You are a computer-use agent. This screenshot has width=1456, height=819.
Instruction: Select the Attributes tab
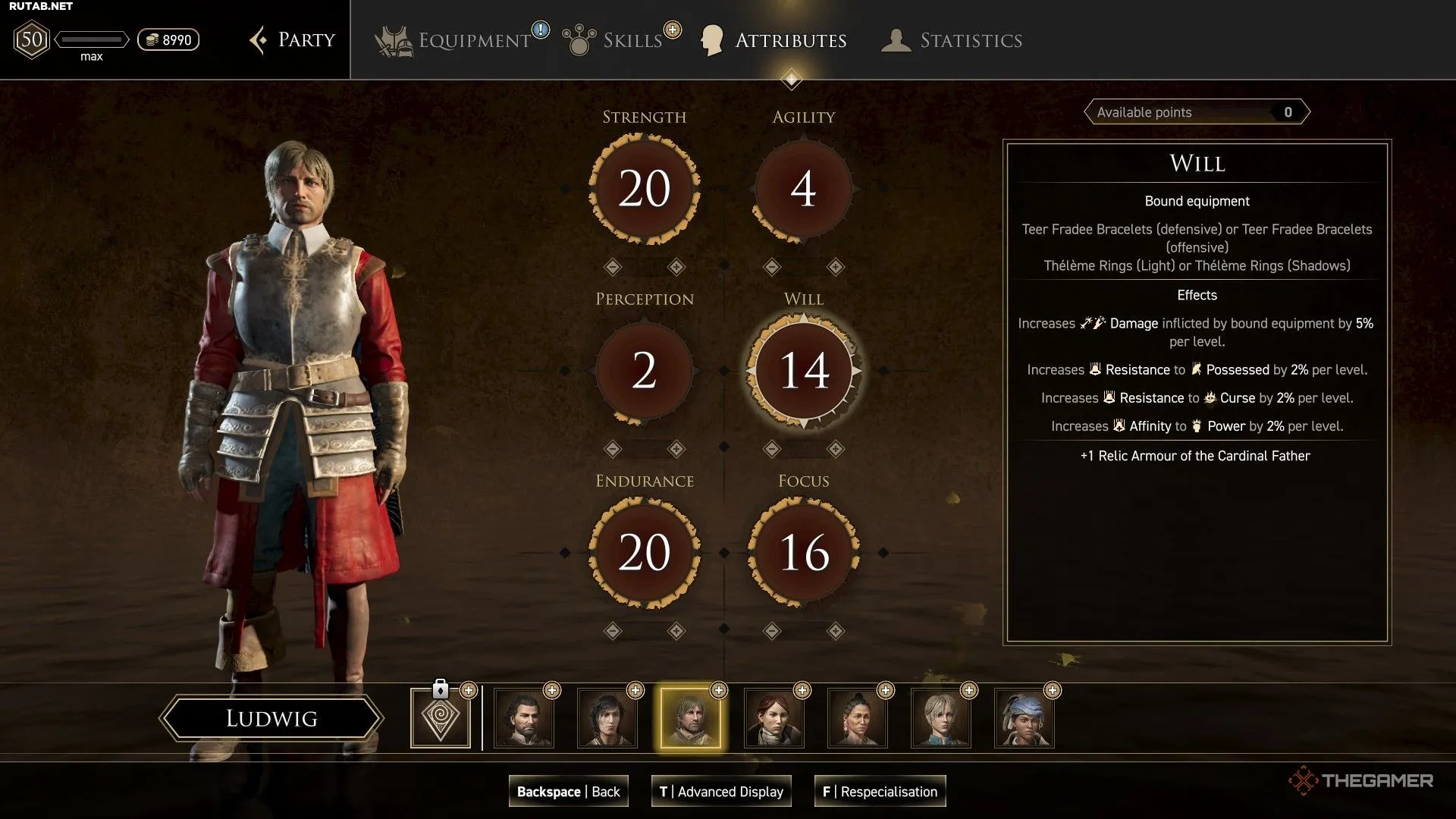pos(789,40)
